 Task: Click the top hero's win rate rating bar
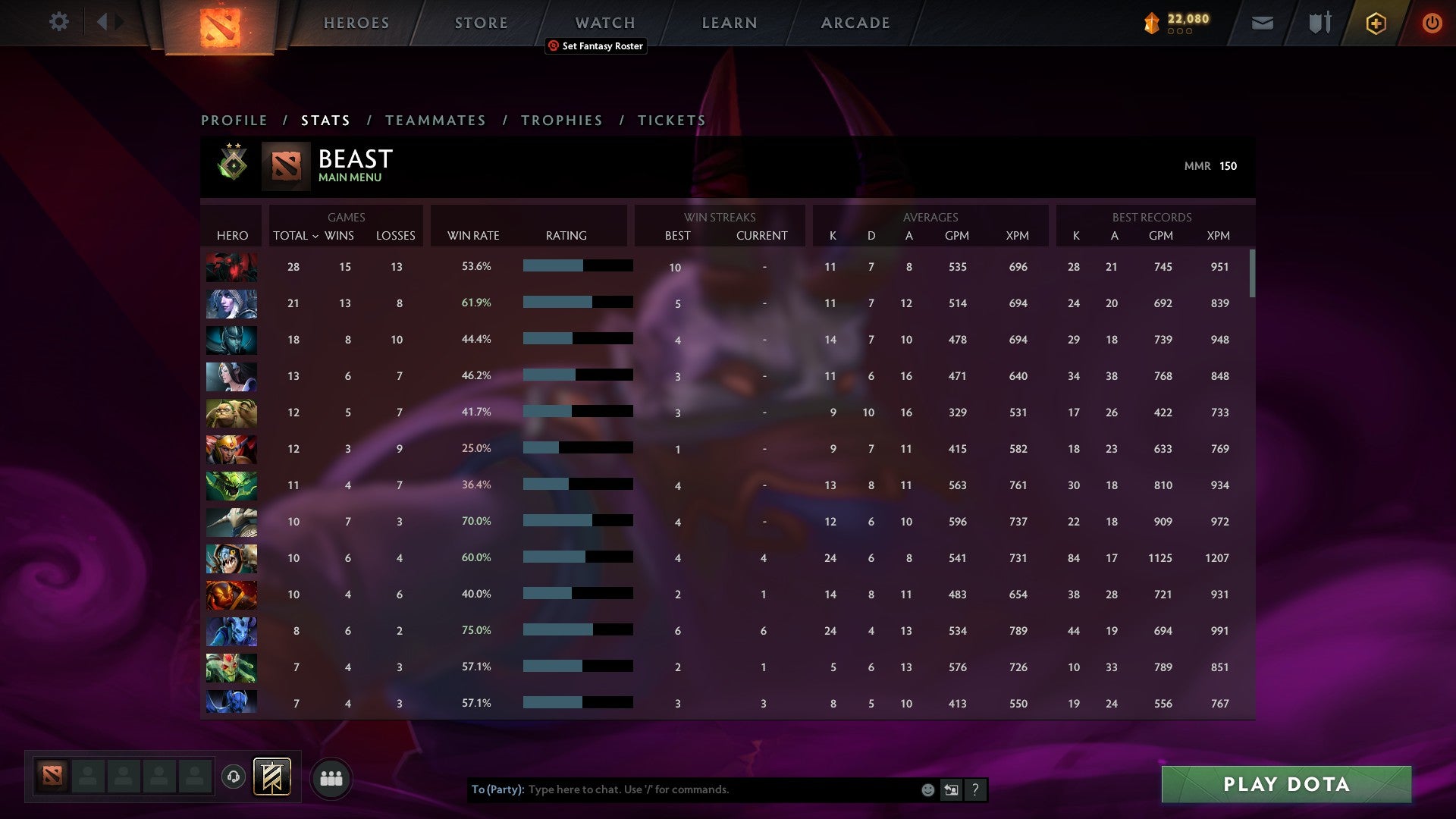[x=578, y=266]
